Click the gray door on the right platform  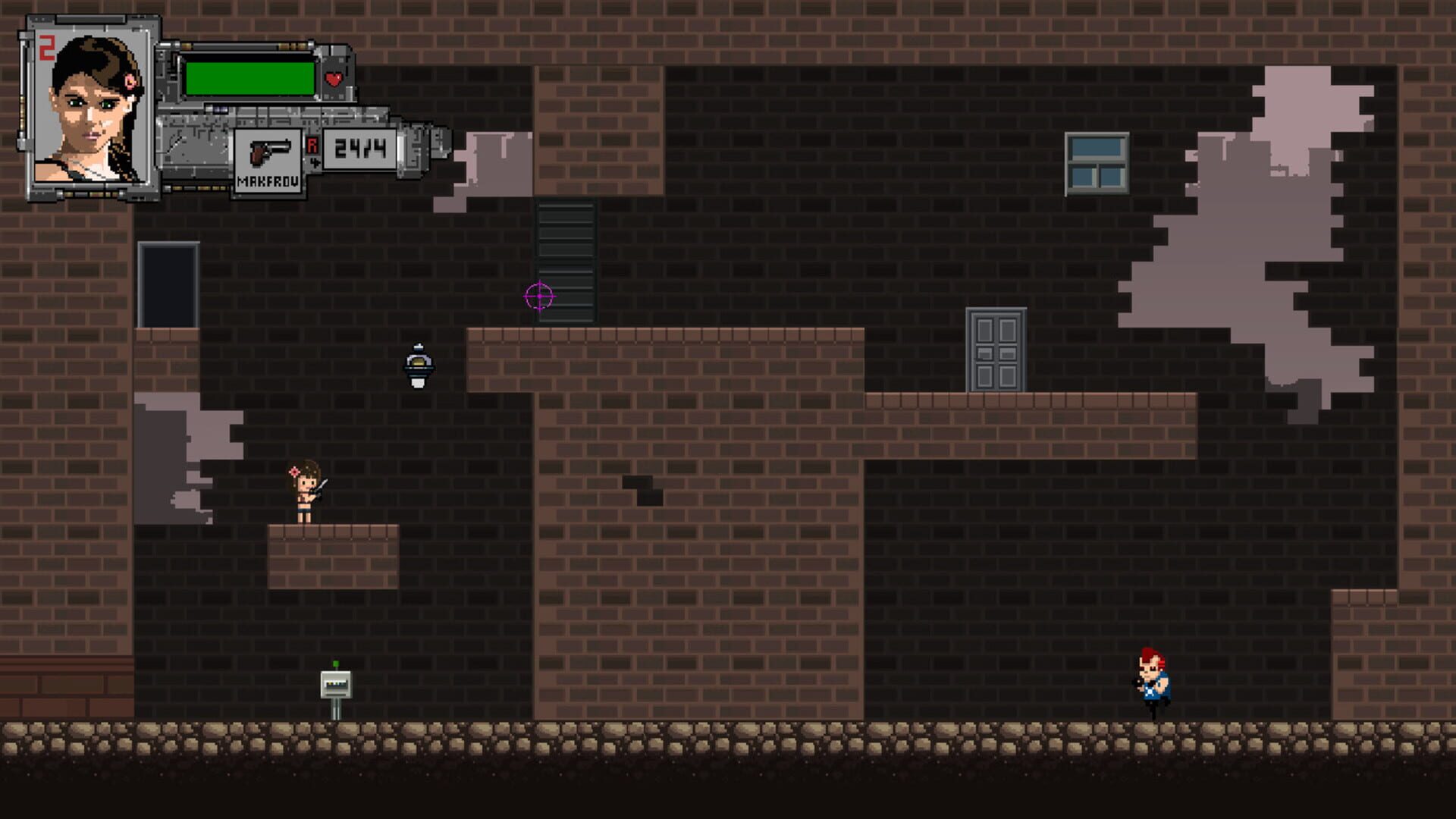tap(996, 347)
